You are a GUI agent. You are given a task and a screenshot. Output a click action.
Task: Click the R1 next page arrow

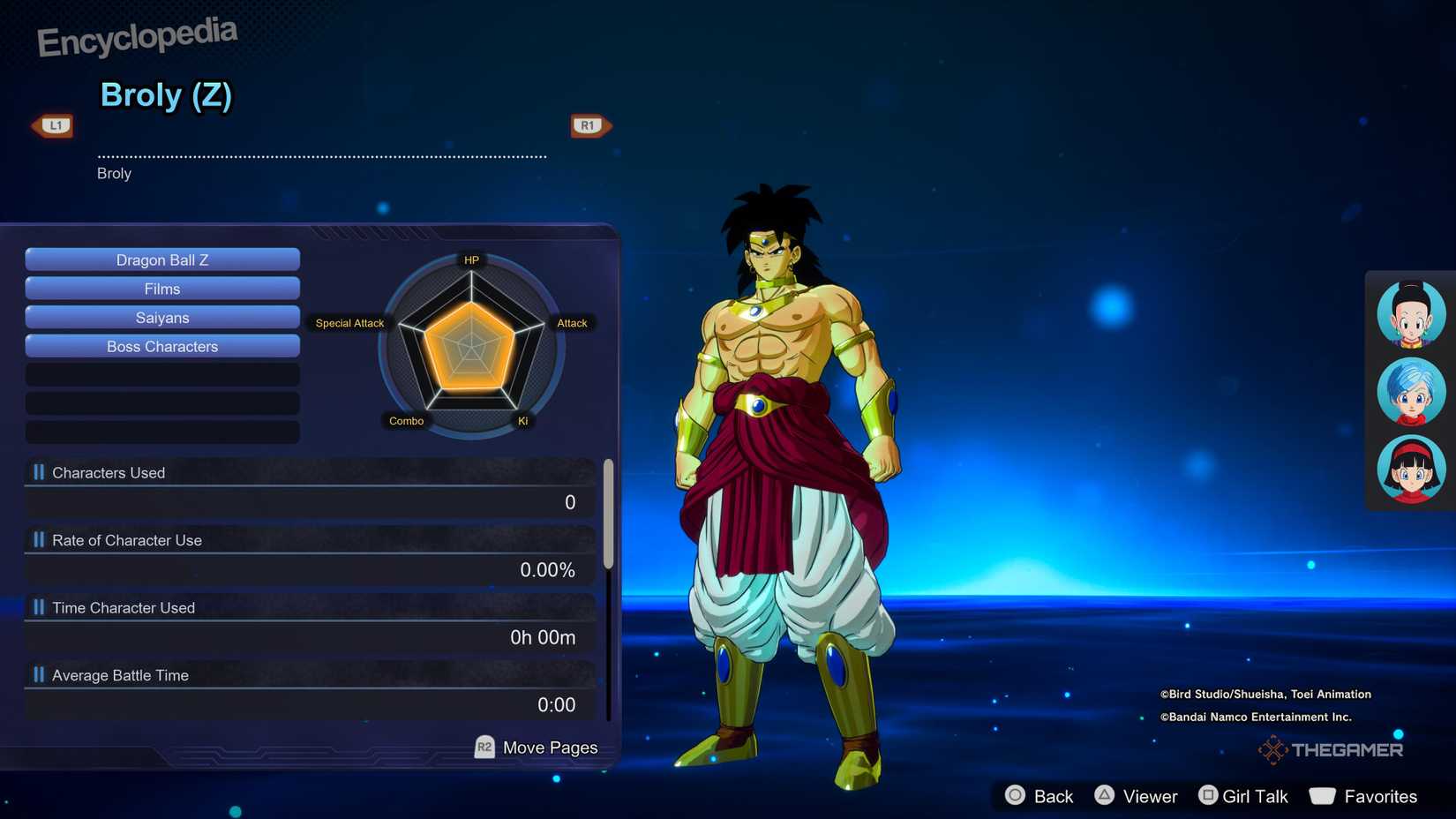pyautogui.click(x=589, y=124)
